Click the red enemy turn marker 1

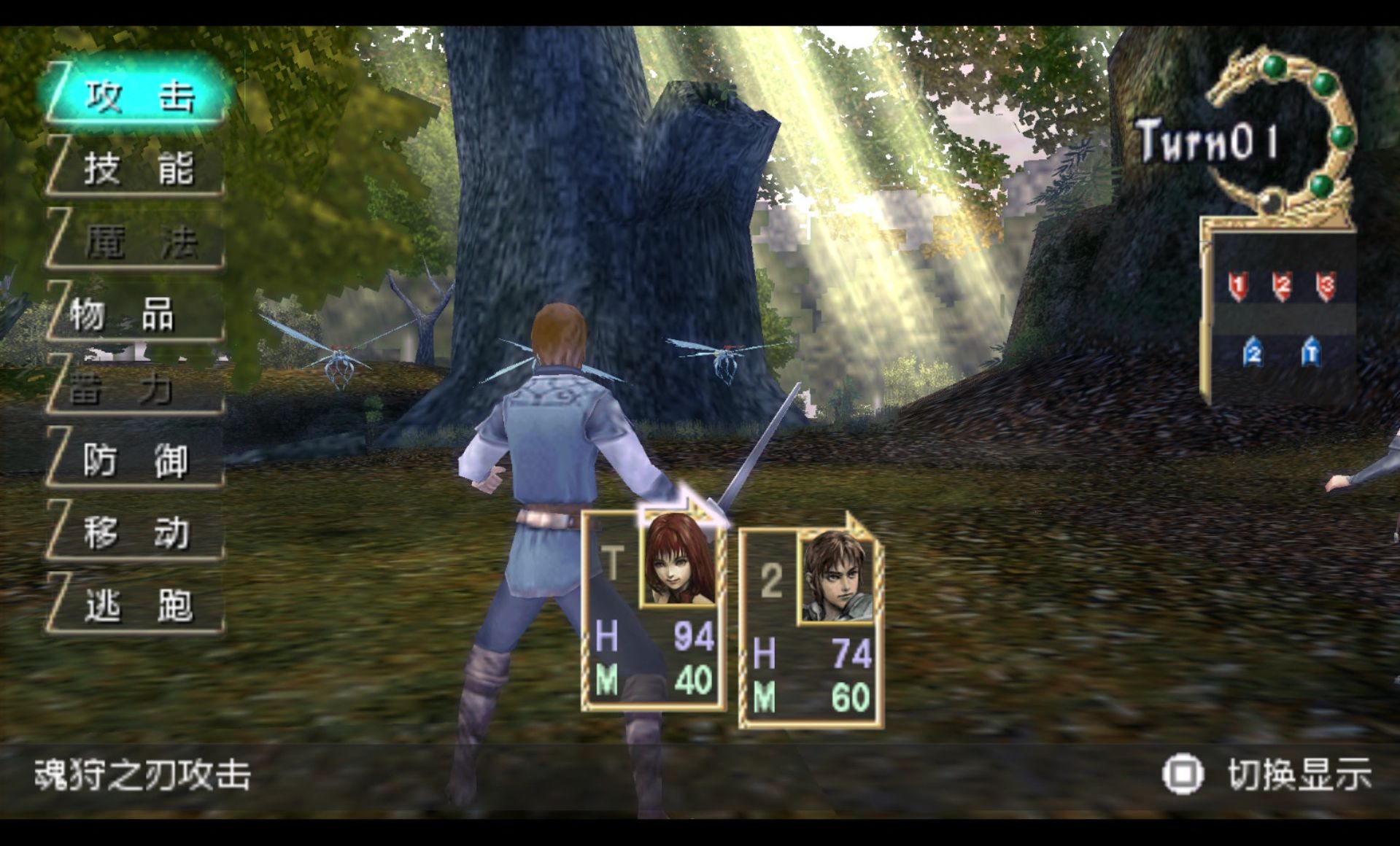(1238, 285)
